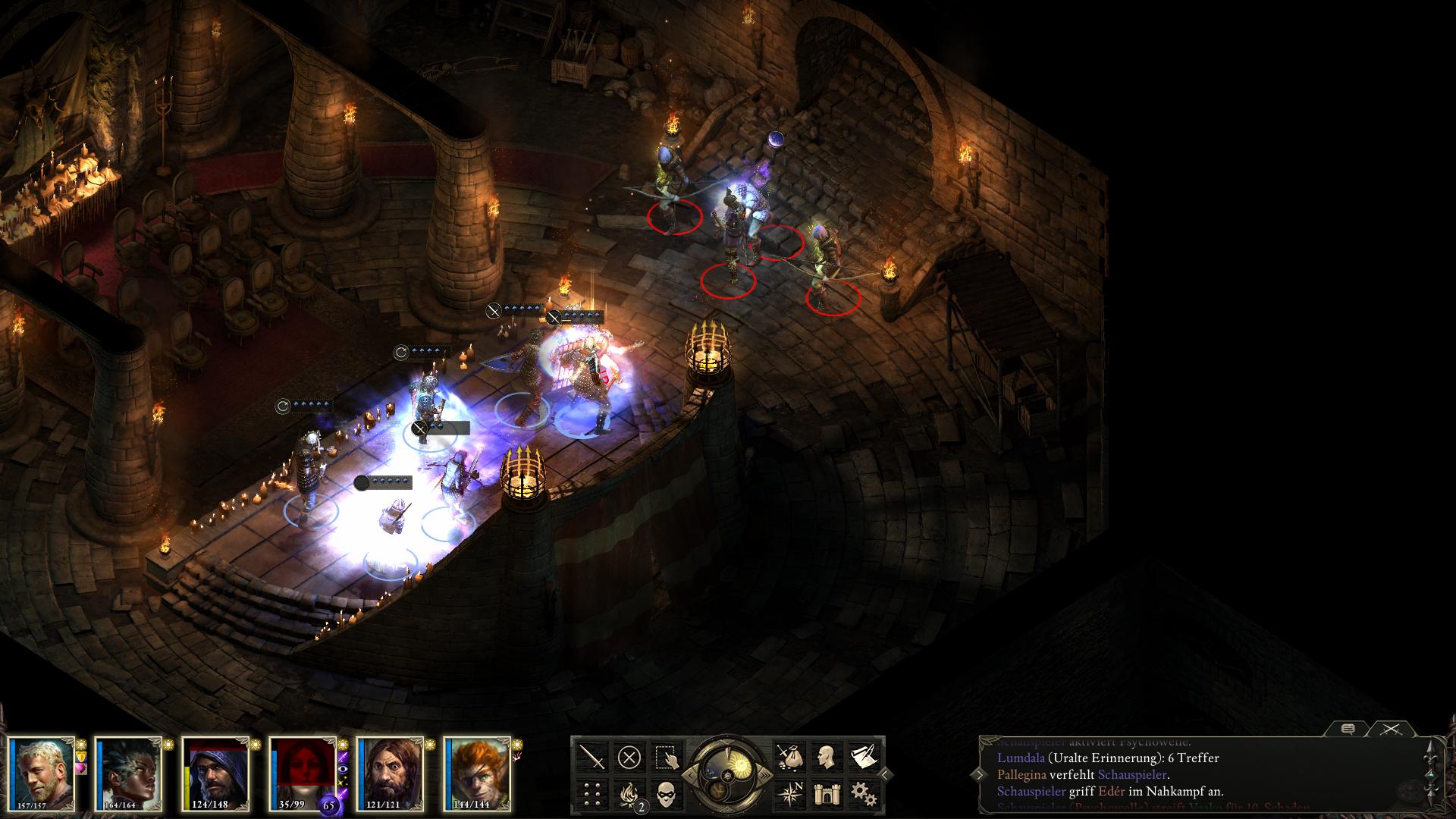The image size is (1456, 819).
Task: Open the character sheet head icon
Action: pyautogui.click(x=825, y=757)
